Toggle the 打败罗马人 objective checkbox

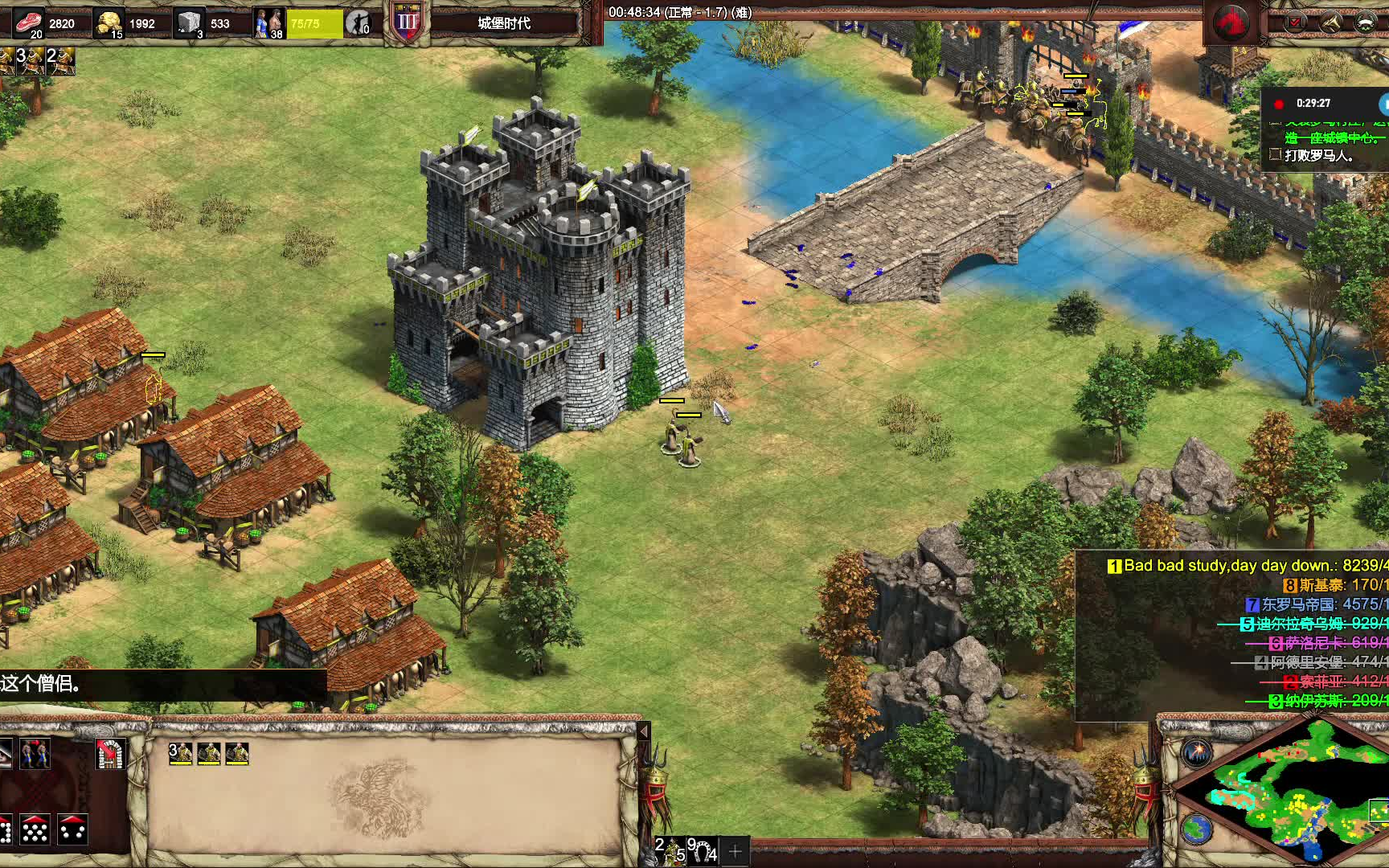1275,154
